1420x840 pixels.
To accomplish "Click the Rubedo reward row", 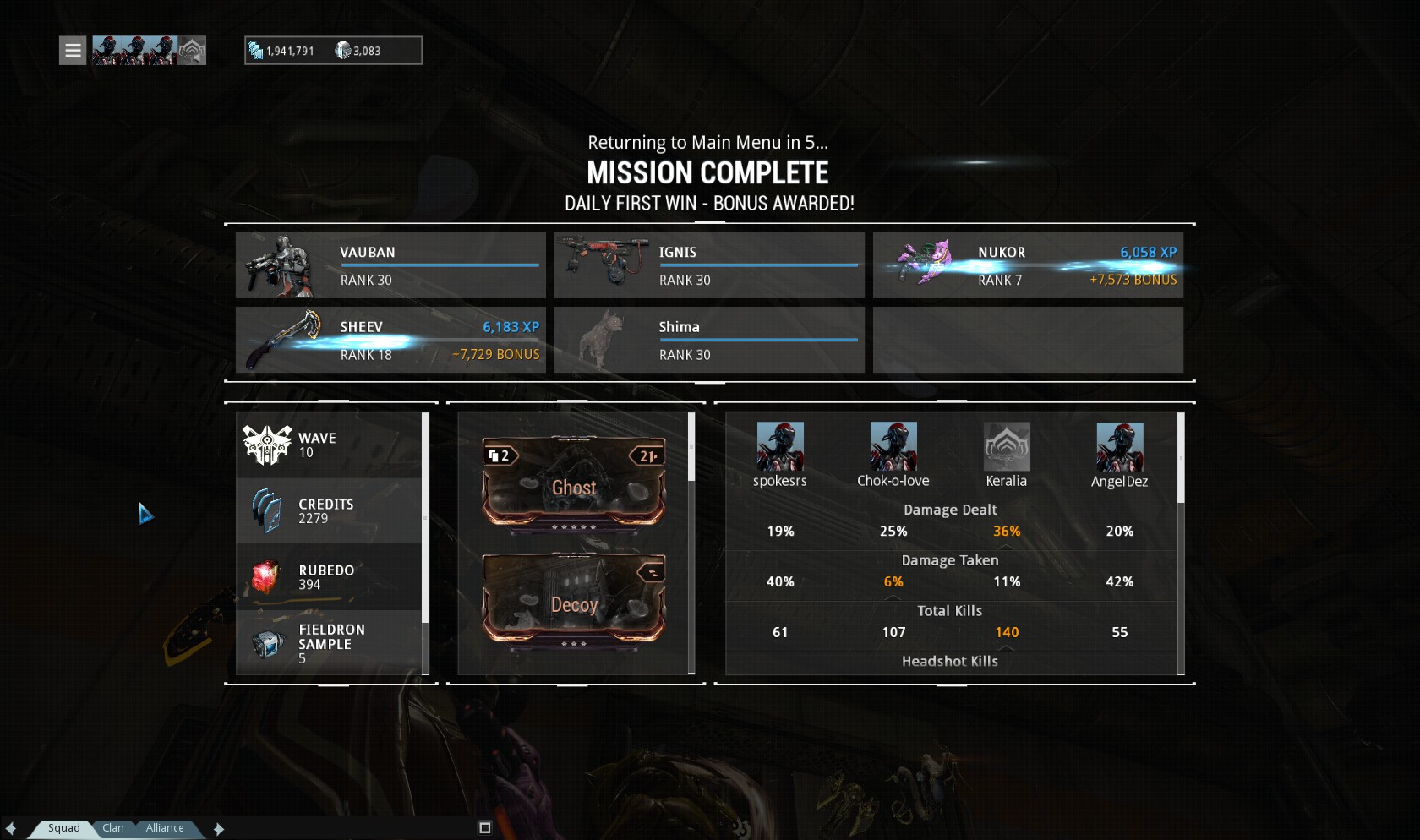I will click(329, 577).
